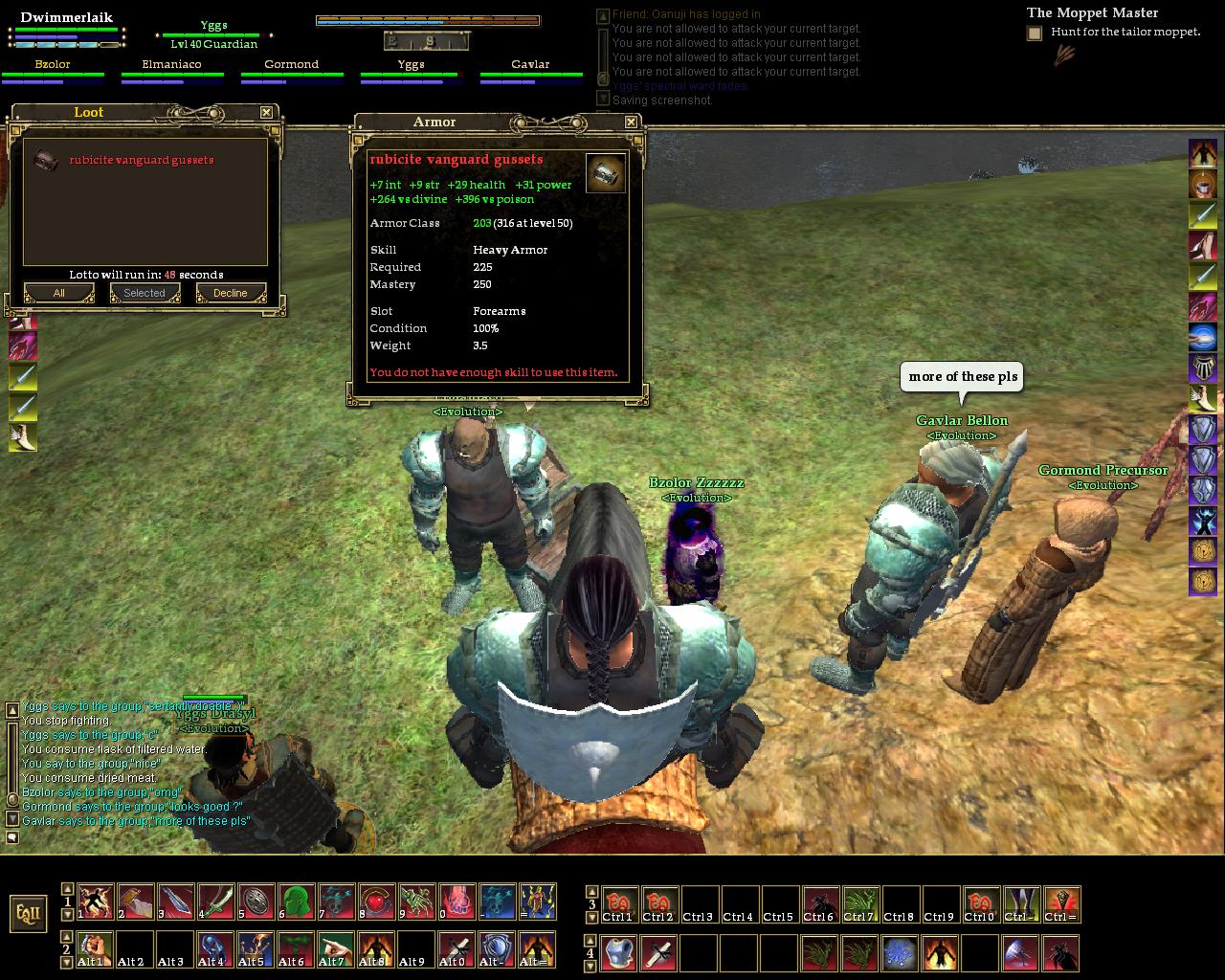1225x980 pixels.
Task: Activate the green head ability in slot 6
Action: point(297,902)
